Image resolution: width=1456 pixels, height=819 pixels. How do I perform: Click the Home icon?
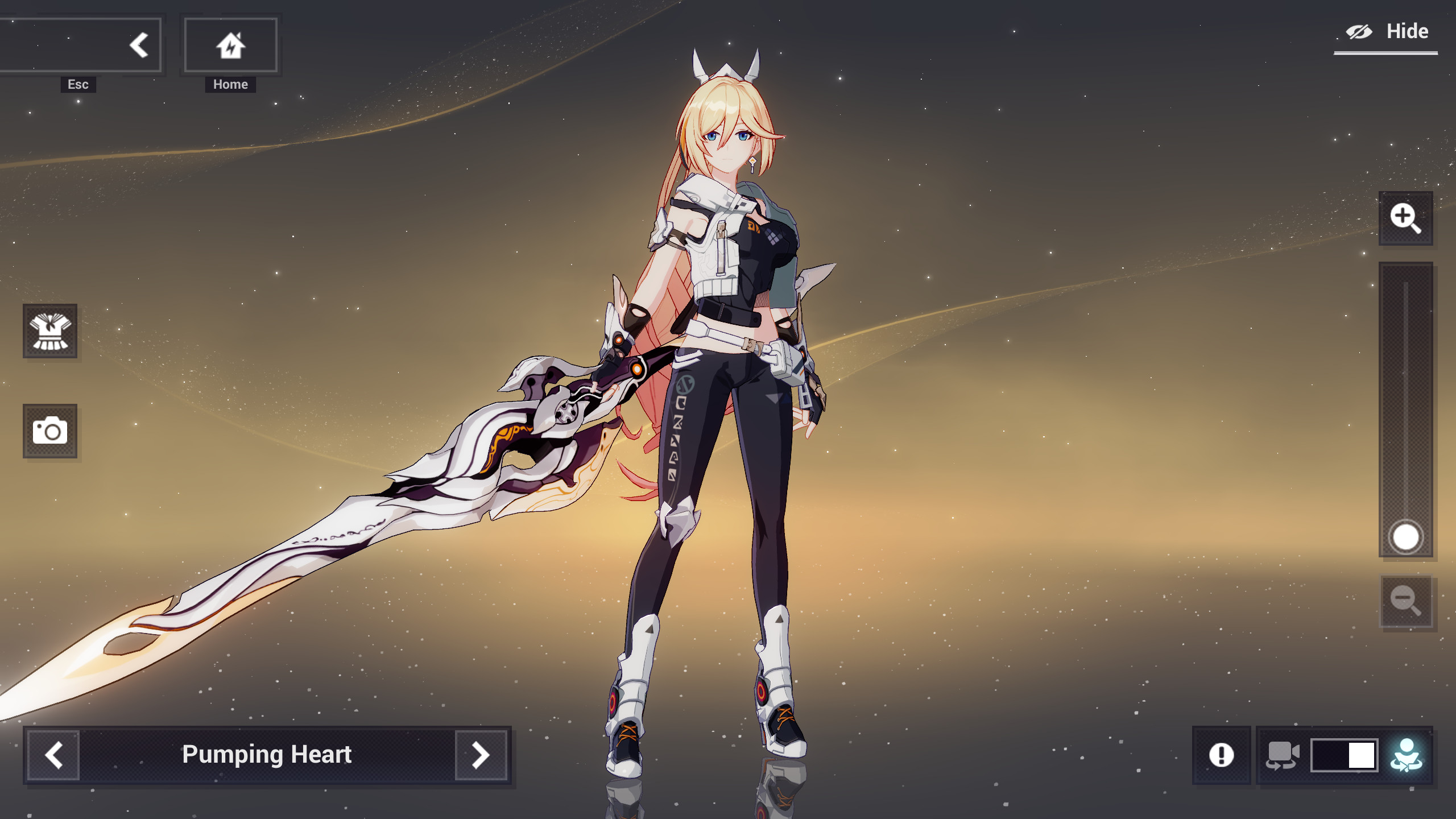click(230, 44)
